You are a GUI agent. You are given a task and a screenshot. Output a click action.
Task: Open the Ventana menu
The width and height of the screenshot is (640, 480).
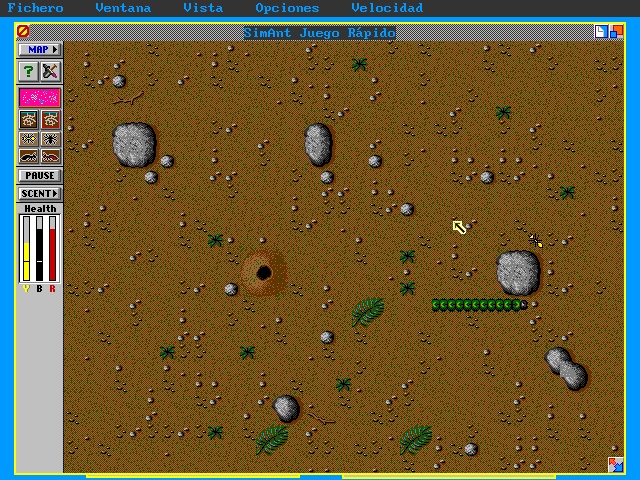click(123, 8)
